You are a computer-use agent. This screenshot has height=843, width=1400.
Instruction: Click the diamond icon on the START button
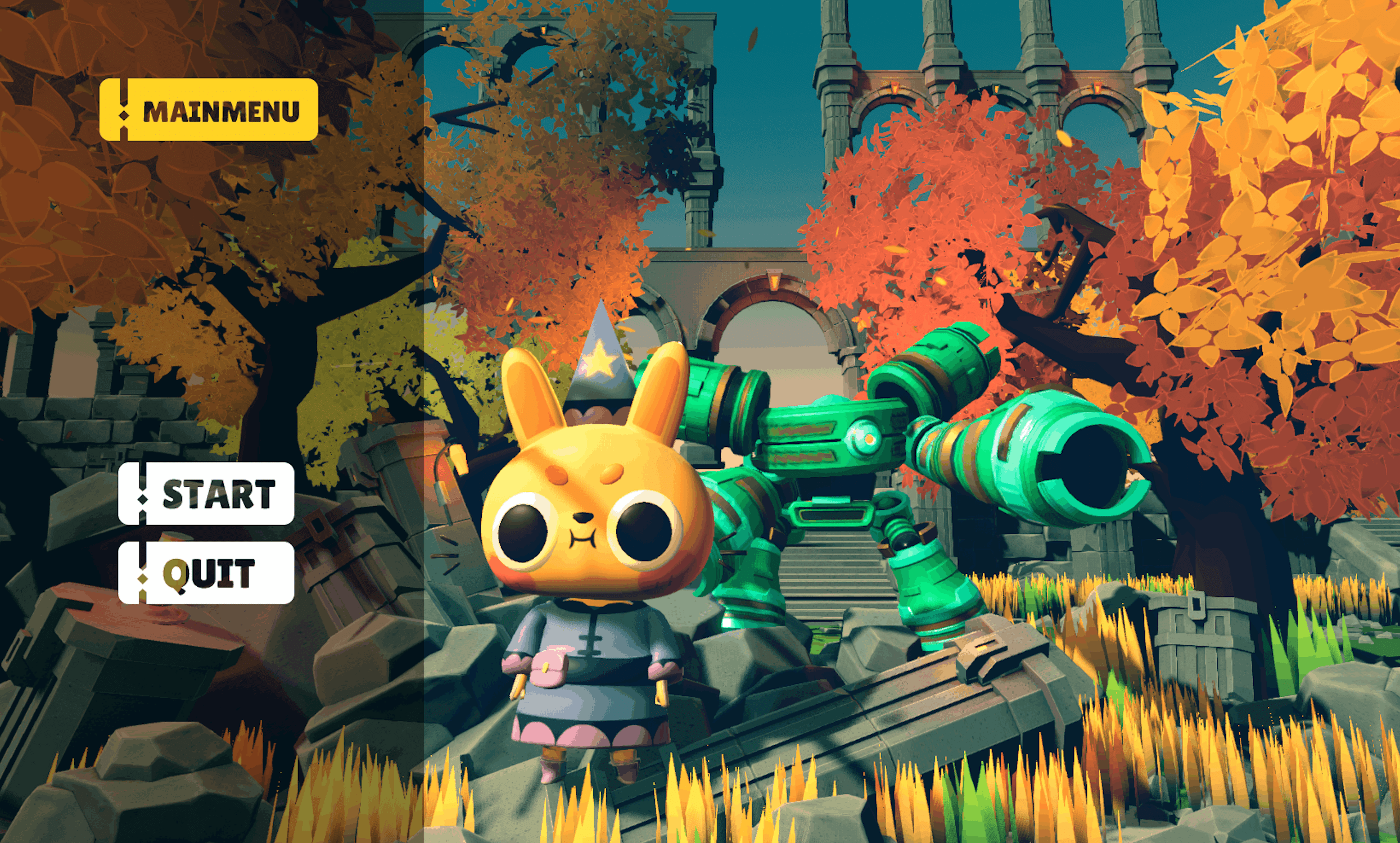click(143, 500)
